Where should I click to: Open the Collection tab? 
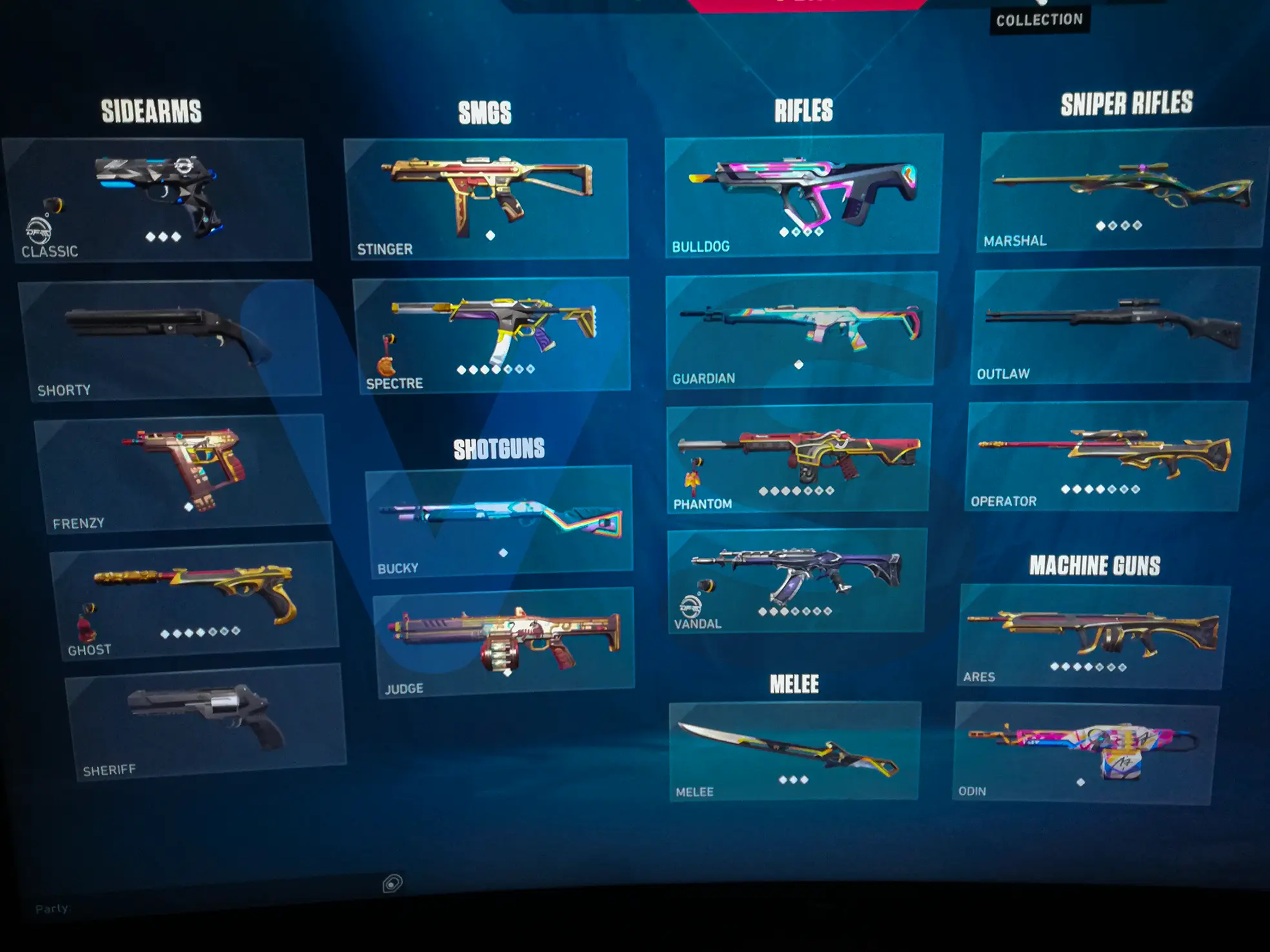click(x=1039, y=20)
